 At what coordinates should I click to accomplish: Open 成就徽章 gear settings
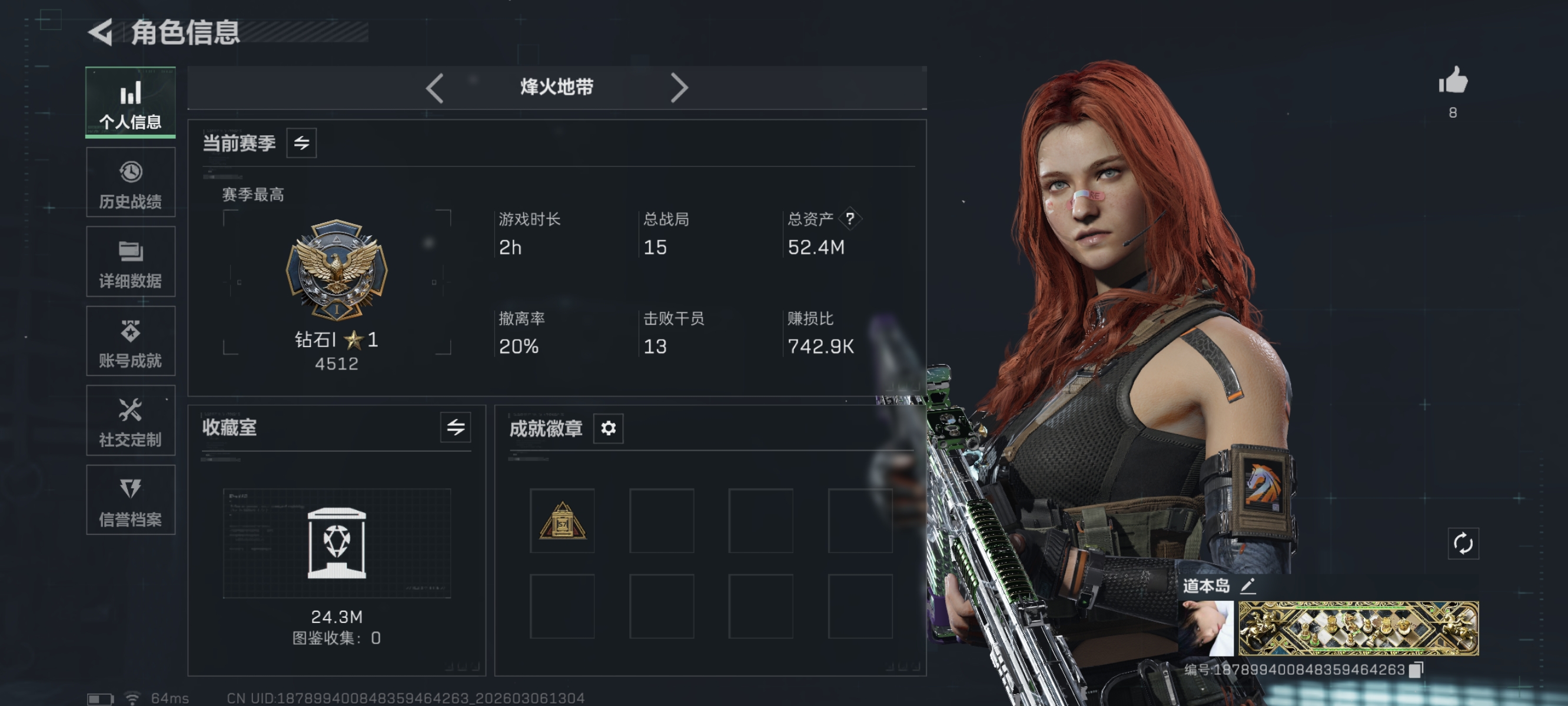pyautogui.click(x=608, y=428)
